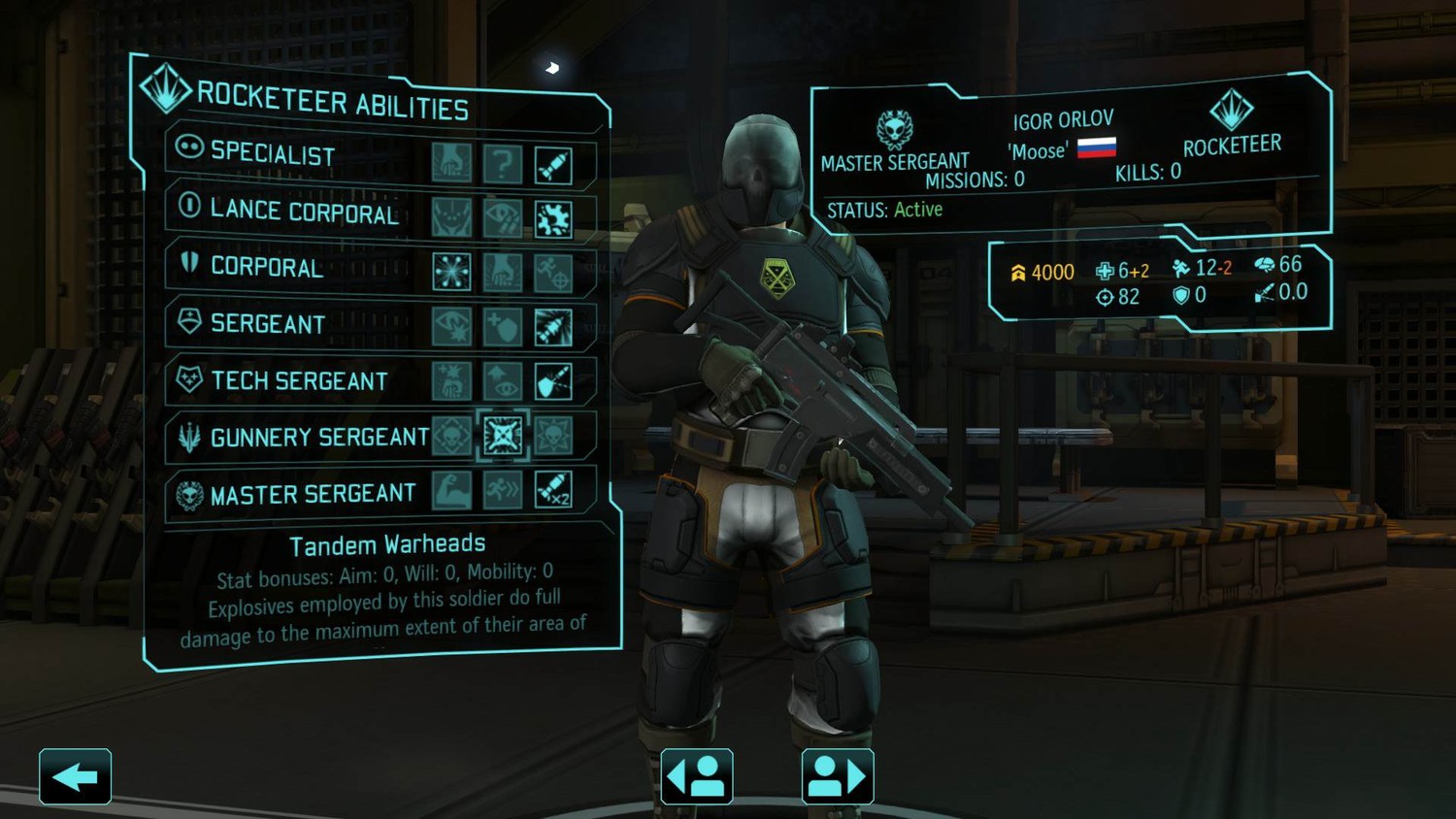The height and width of the screenshot is (819, 1456).
Task: Choose the arrow-over-eye ability icon
Action: [x=502, y=381]
